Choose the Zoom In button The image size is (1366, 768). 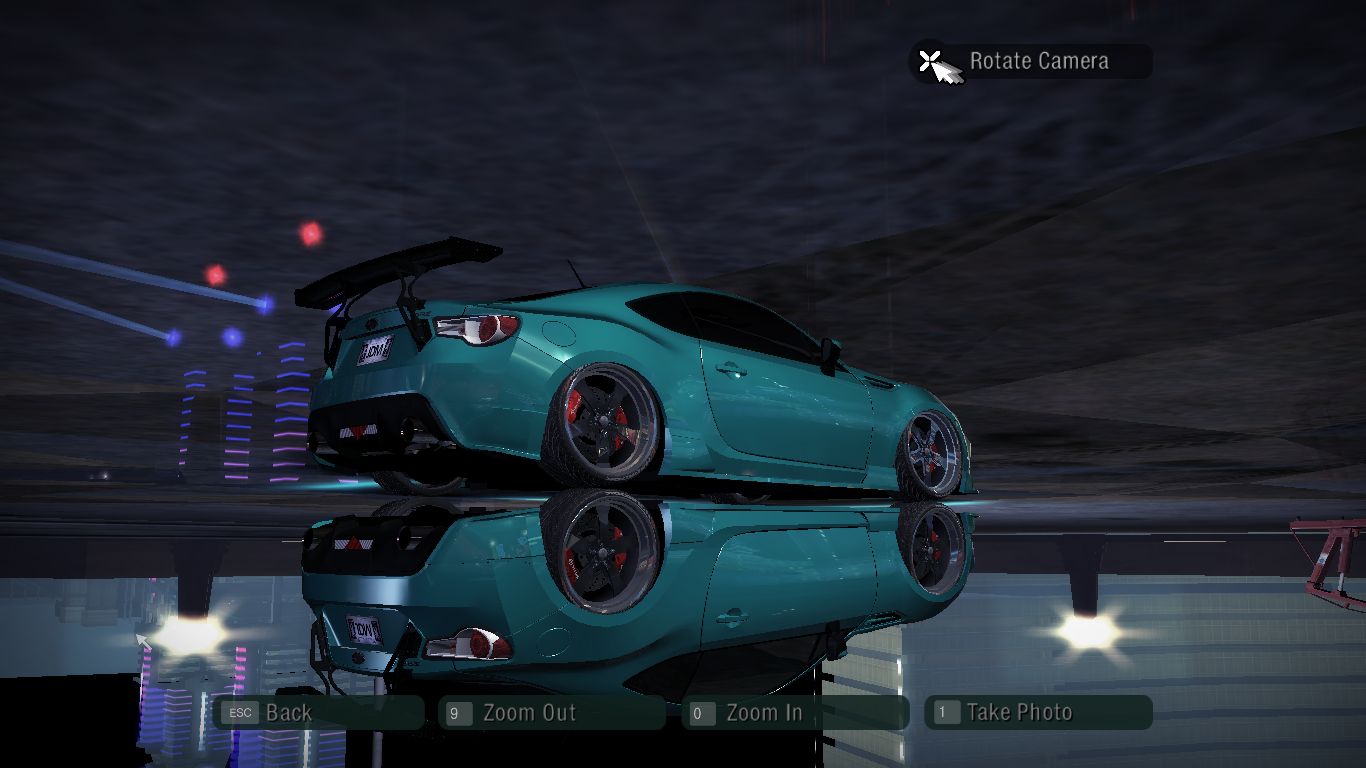(x=795, y=713)
